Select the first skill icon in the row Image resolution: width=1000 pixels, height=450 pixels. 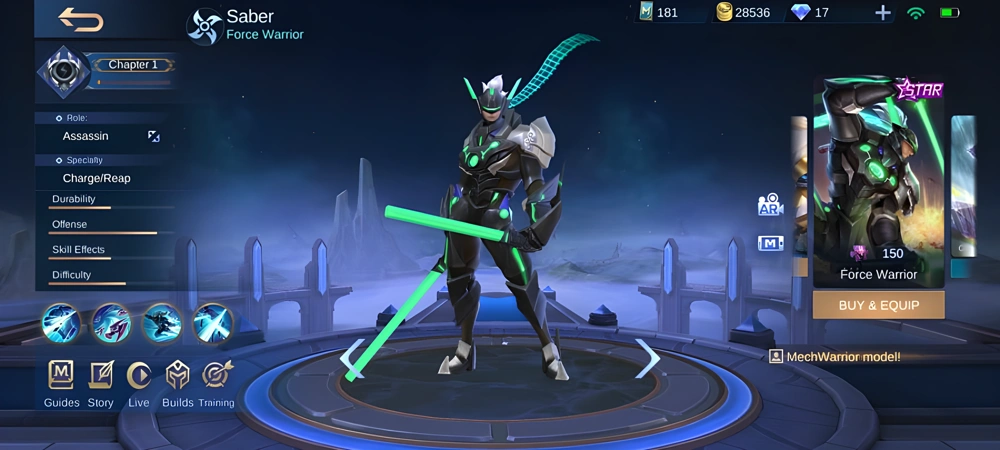[x=62, y=324]
